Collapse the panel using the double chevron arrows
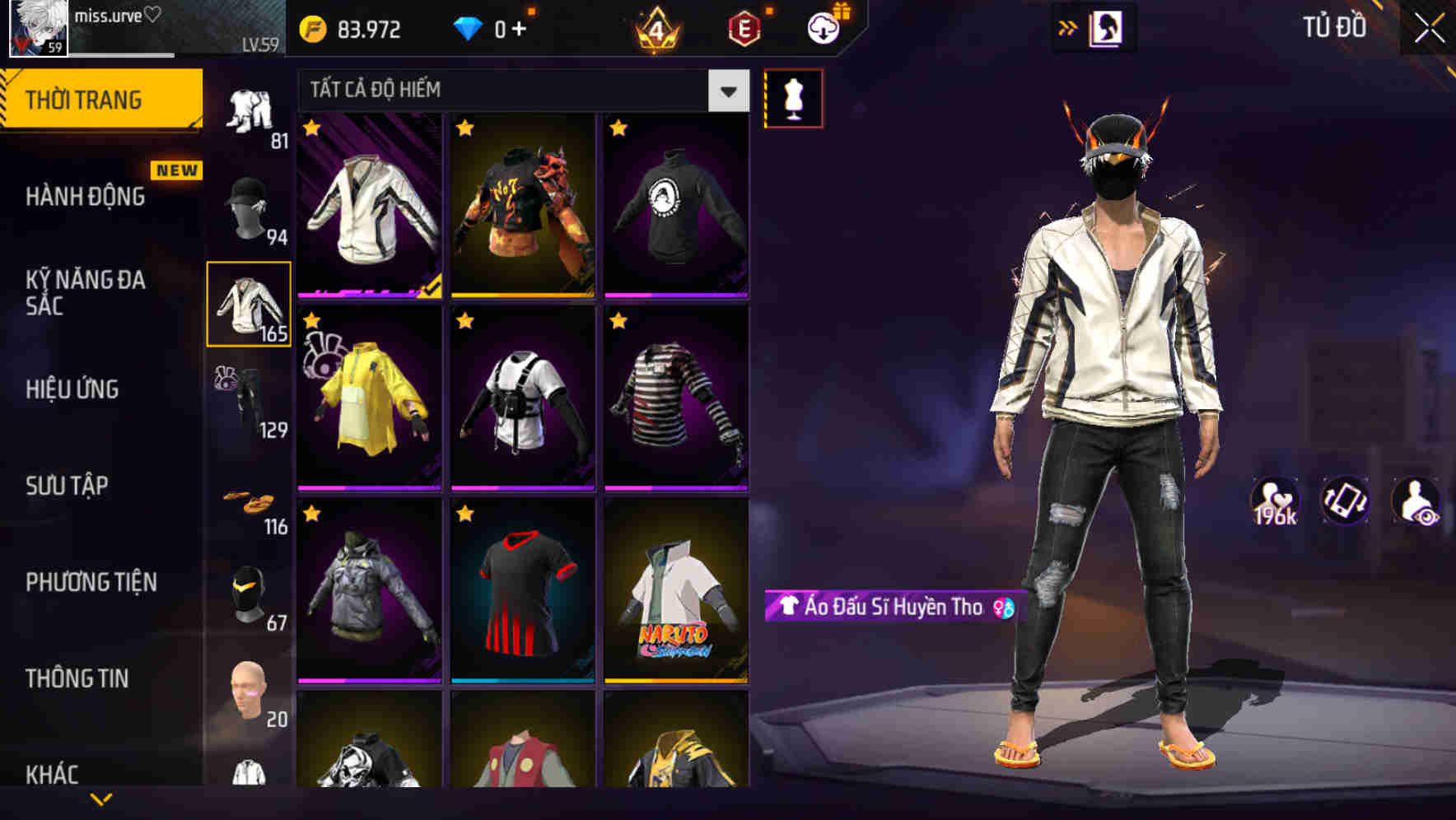The height and width of the screenshot is (820, 1456). click(x=1068, y=27)
